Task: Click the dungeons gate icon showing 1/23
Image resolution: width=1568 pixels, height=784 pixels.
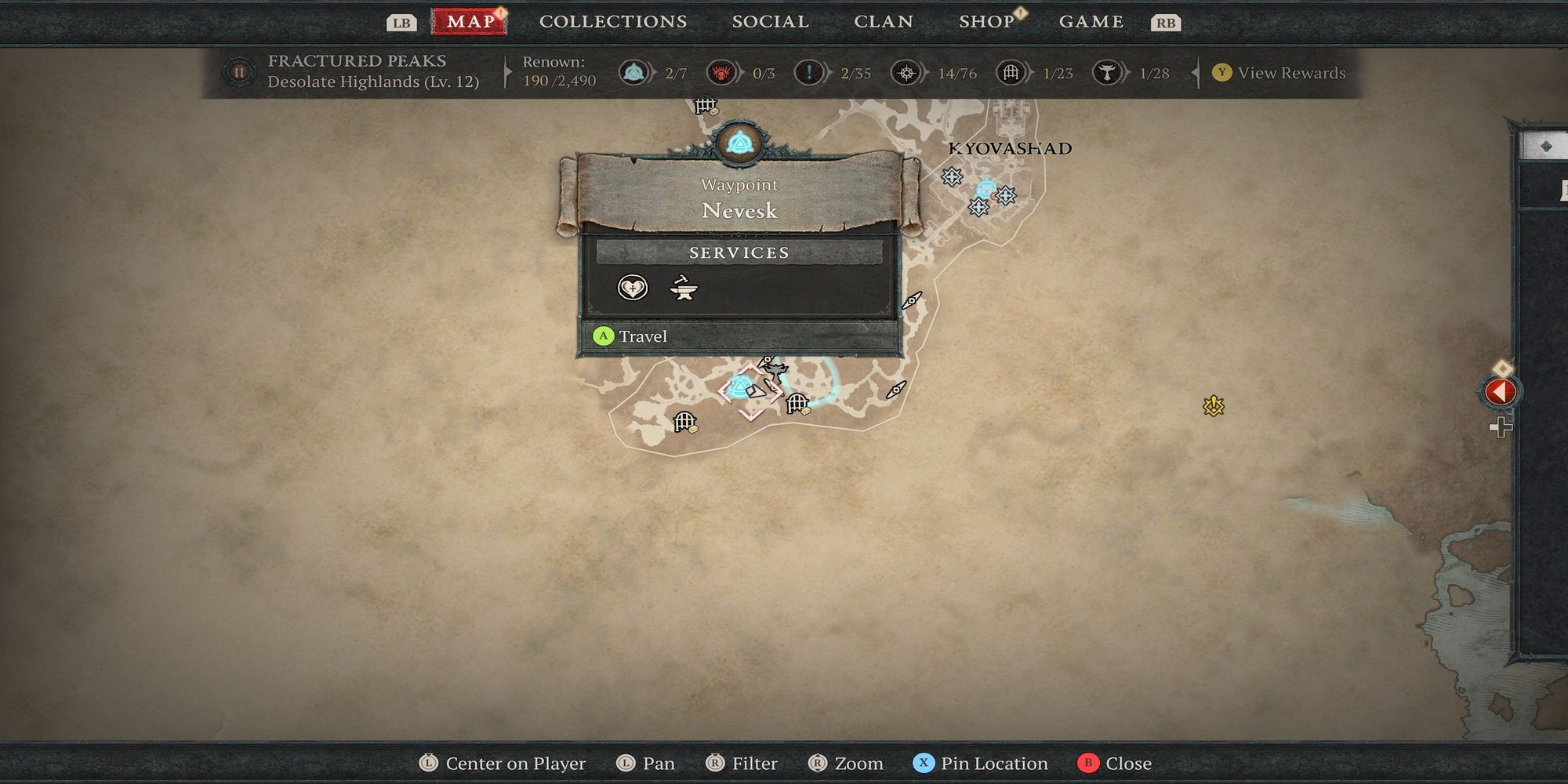Action: (1011, 72)
